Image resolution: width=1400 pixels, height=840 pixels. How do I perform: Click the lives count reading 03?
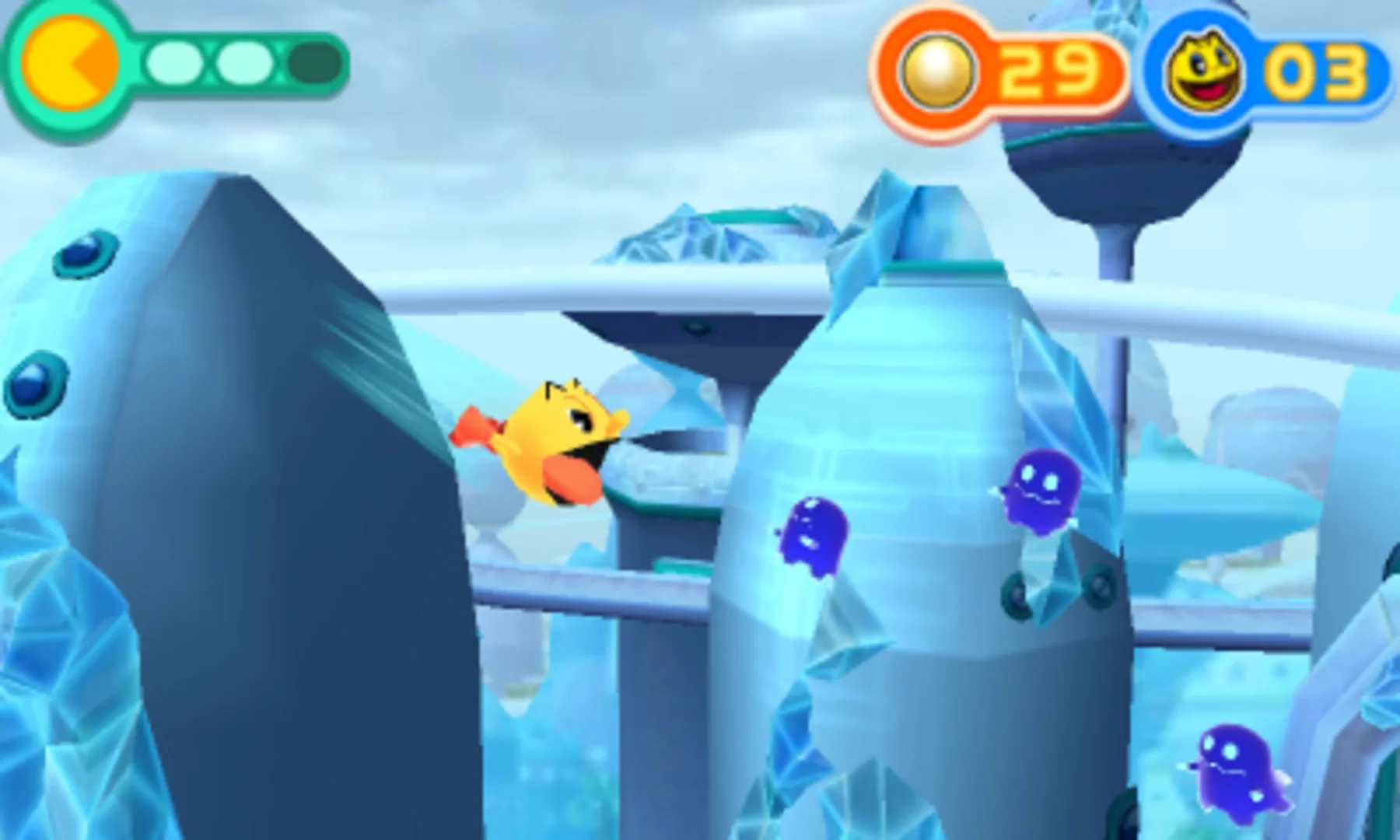pyautogui.click(x=1314, y=70)
